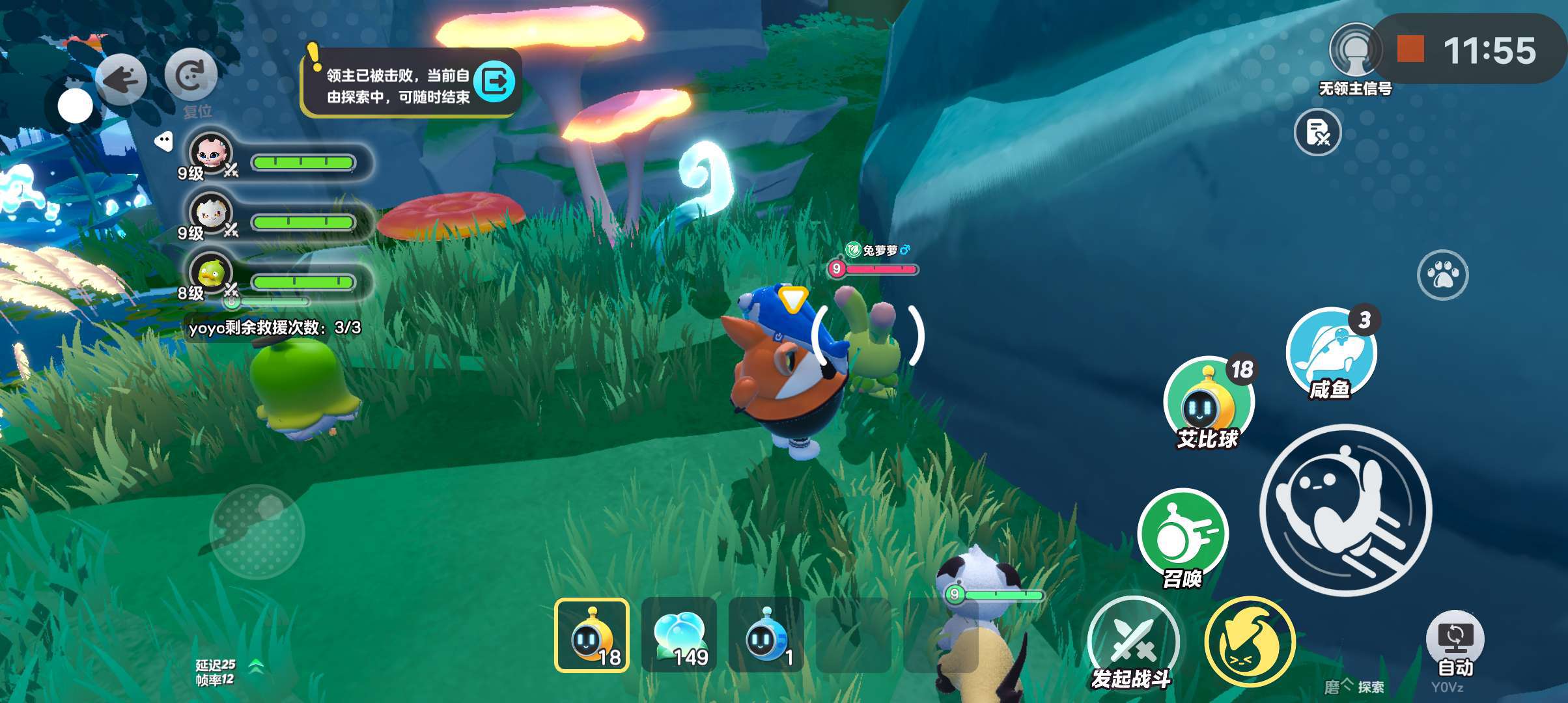
Task: Trigger the large dash roll action button
Action: tap(1345, 510)
